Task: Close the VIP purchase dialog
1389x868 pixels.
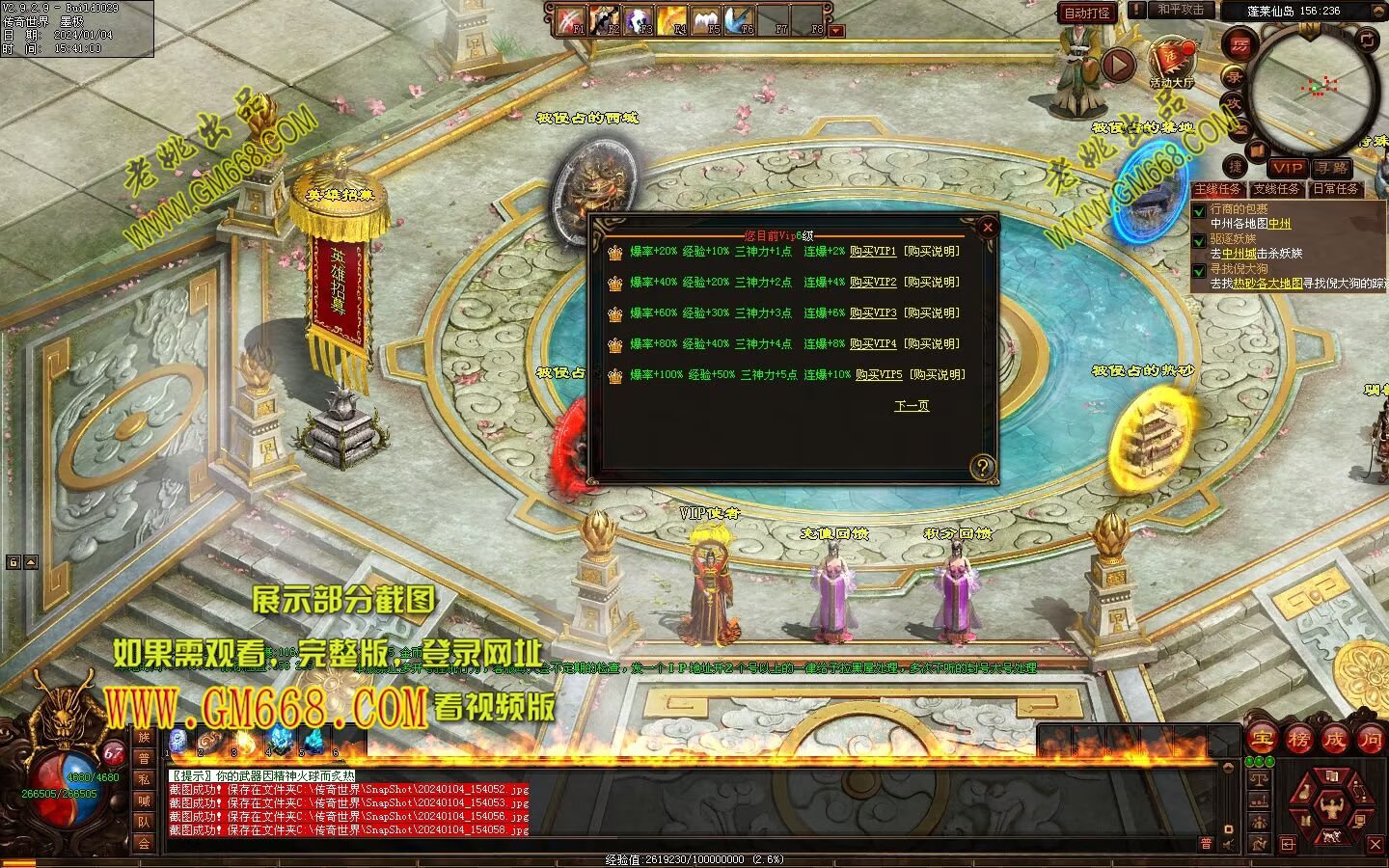Action: pos(987,228)
